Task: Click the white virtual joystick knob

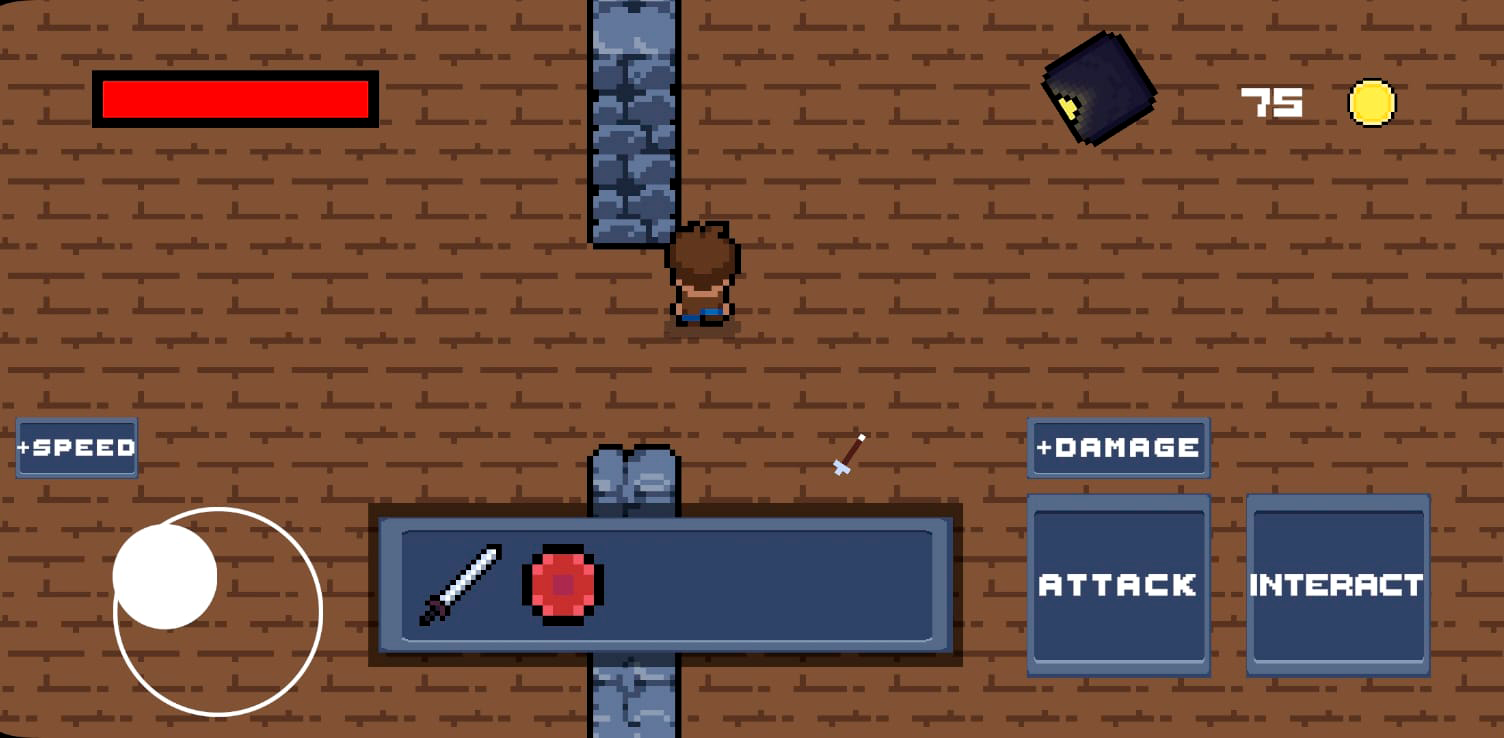Action: [165, 577]
